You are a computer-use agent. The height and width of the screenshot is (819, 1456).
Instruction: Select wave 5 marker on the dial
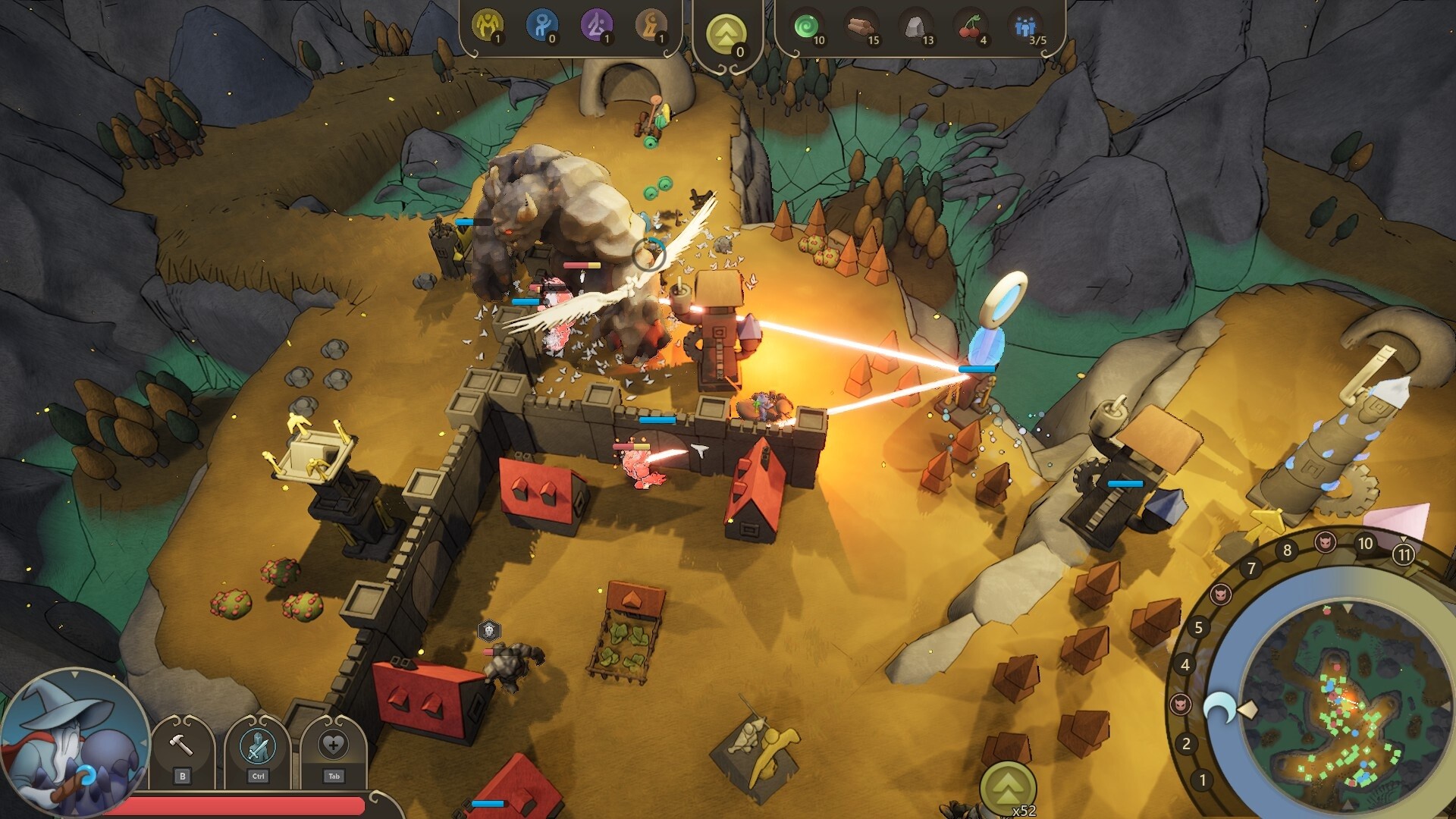coord(1198,627)
